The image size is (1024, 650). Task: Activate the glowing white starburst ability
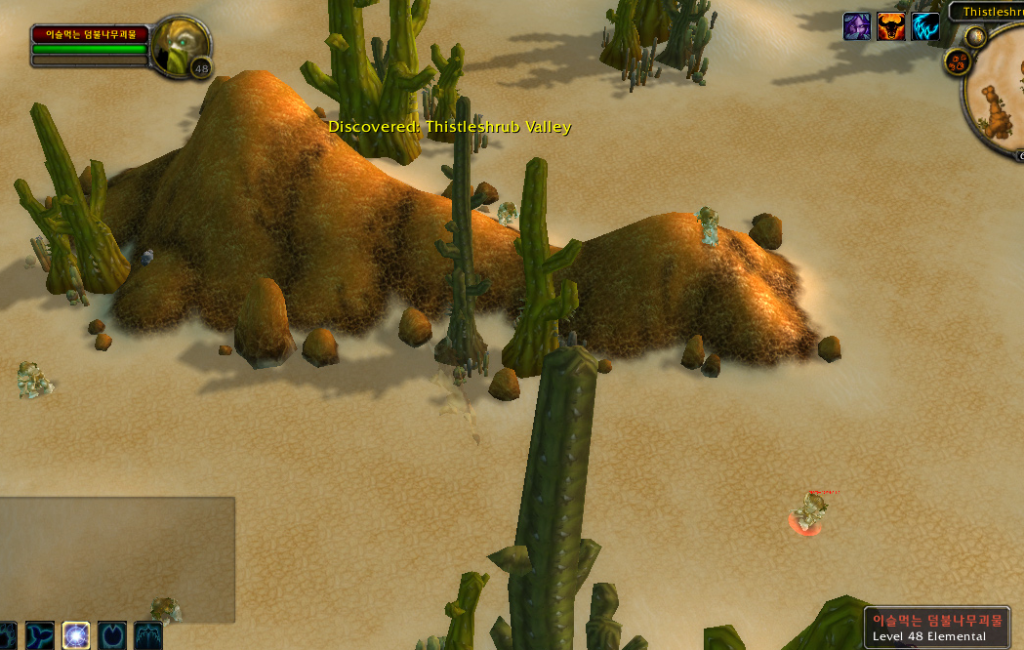point(77,635)
